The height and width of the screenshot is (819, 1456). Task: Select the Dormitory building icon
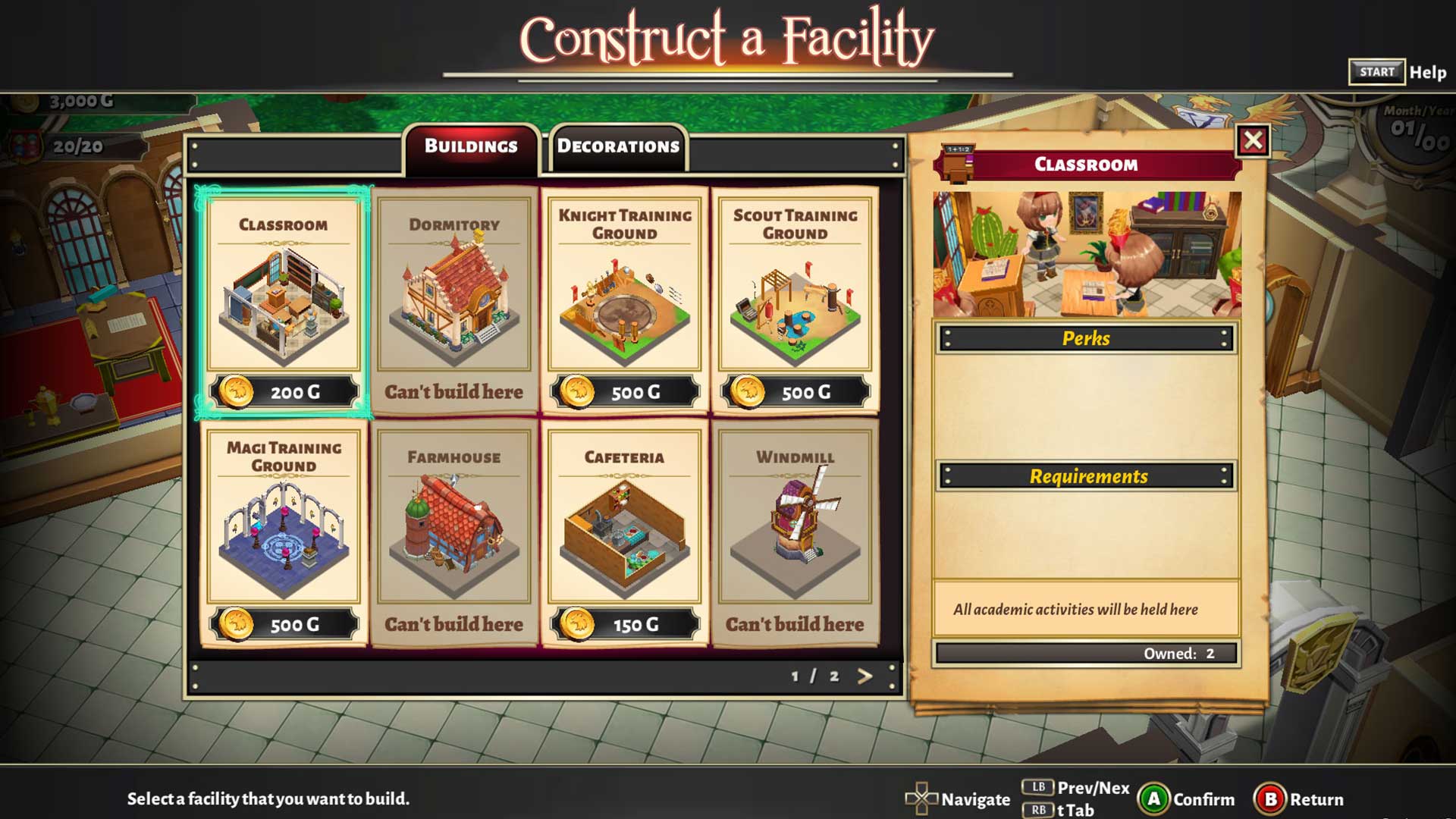[x=455, y=296]
